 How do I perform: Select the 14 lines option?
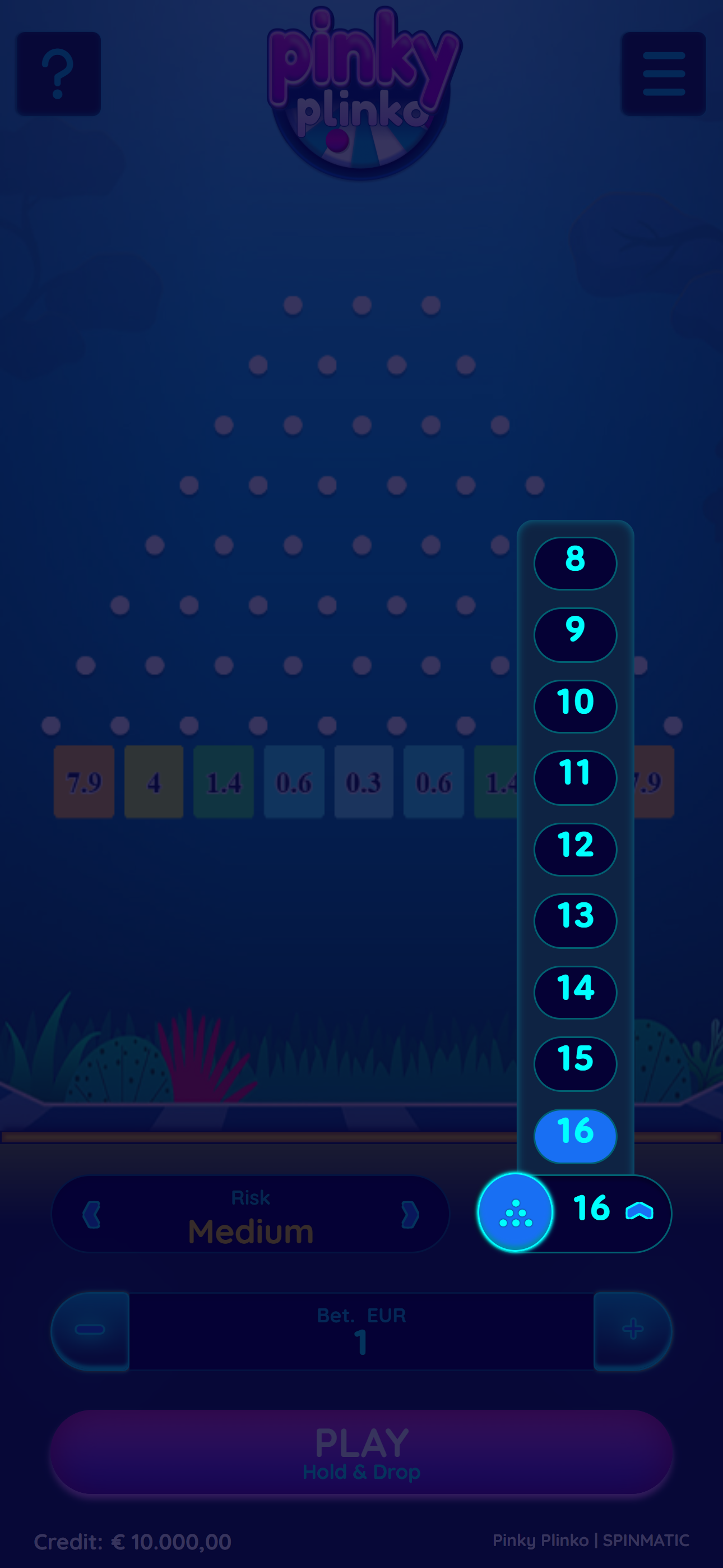(574, 992)
